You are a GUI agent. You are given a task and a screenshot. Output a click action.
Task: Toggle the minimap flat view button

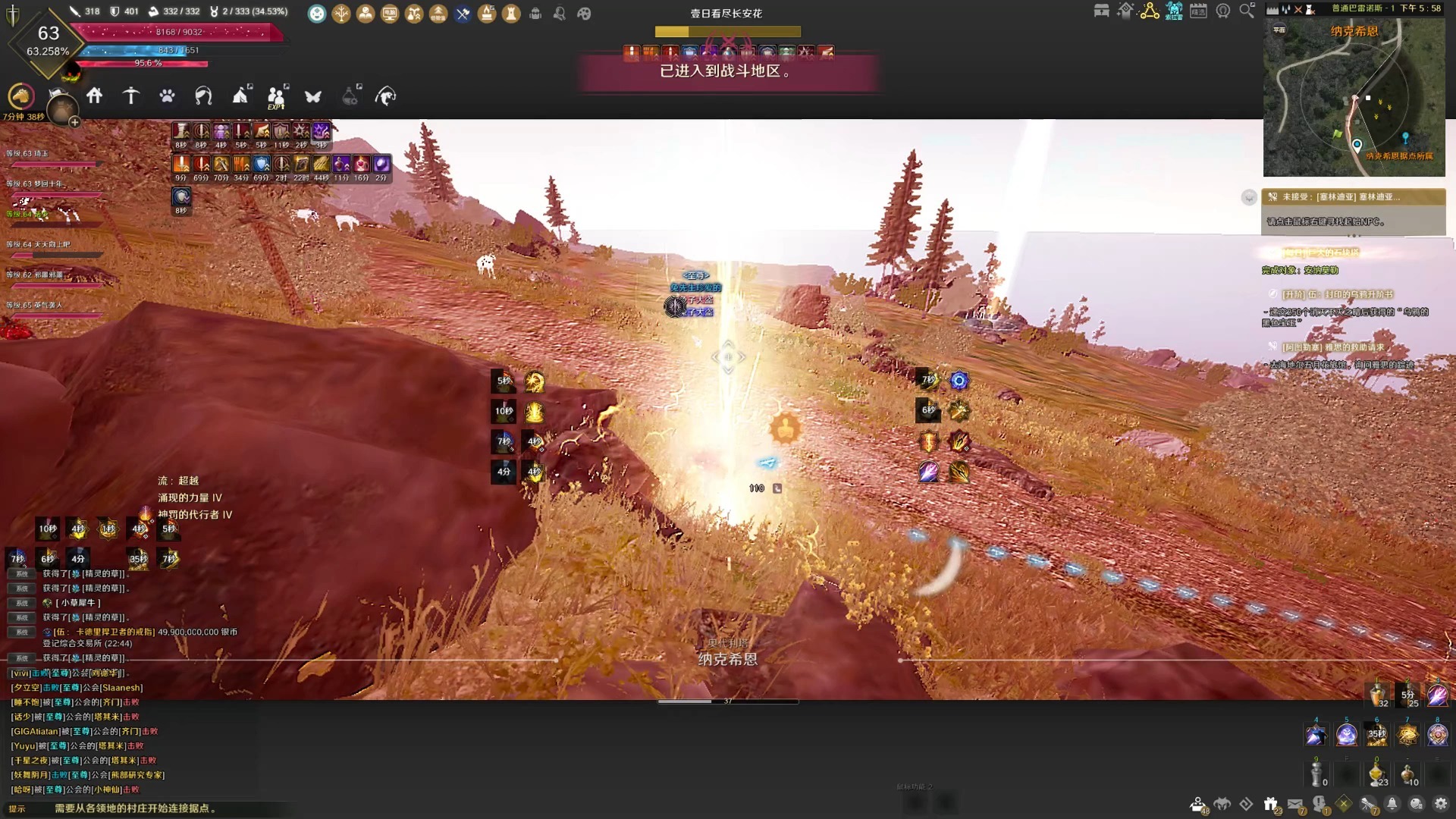pos(1279,30)
